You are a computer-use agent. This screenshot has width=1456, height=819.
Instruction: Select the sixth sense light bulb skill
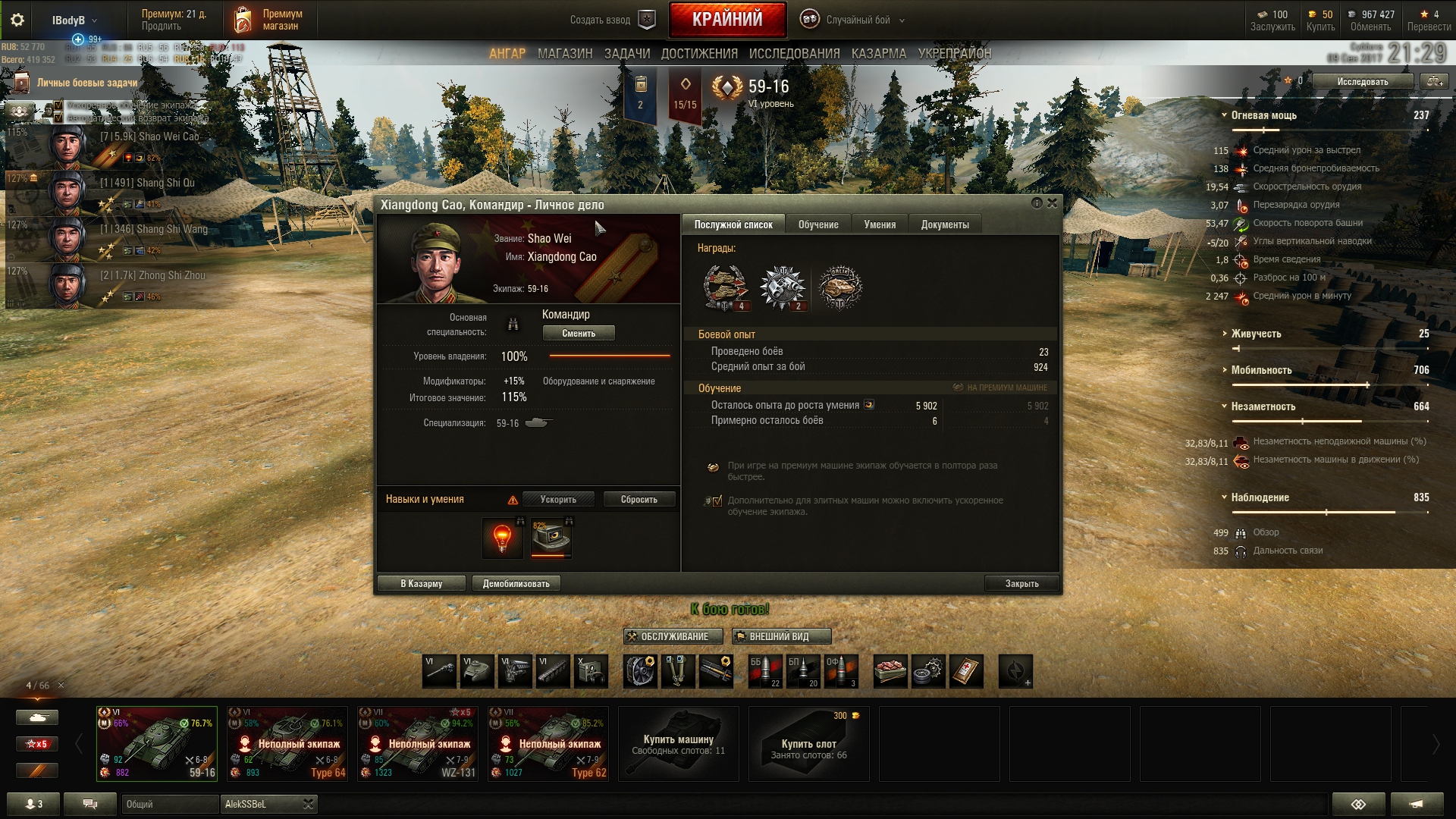(x=502, y=538)
